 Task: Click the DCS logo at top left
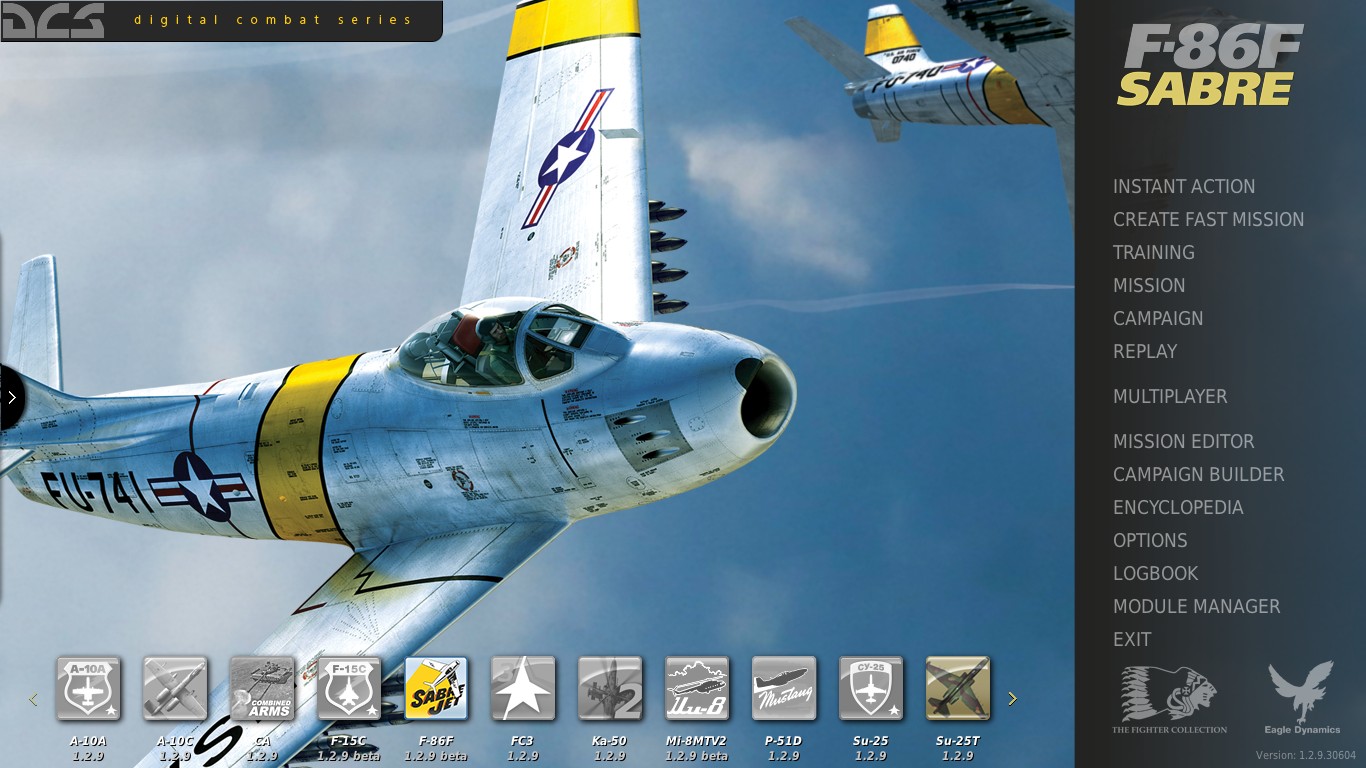point(53,20)
